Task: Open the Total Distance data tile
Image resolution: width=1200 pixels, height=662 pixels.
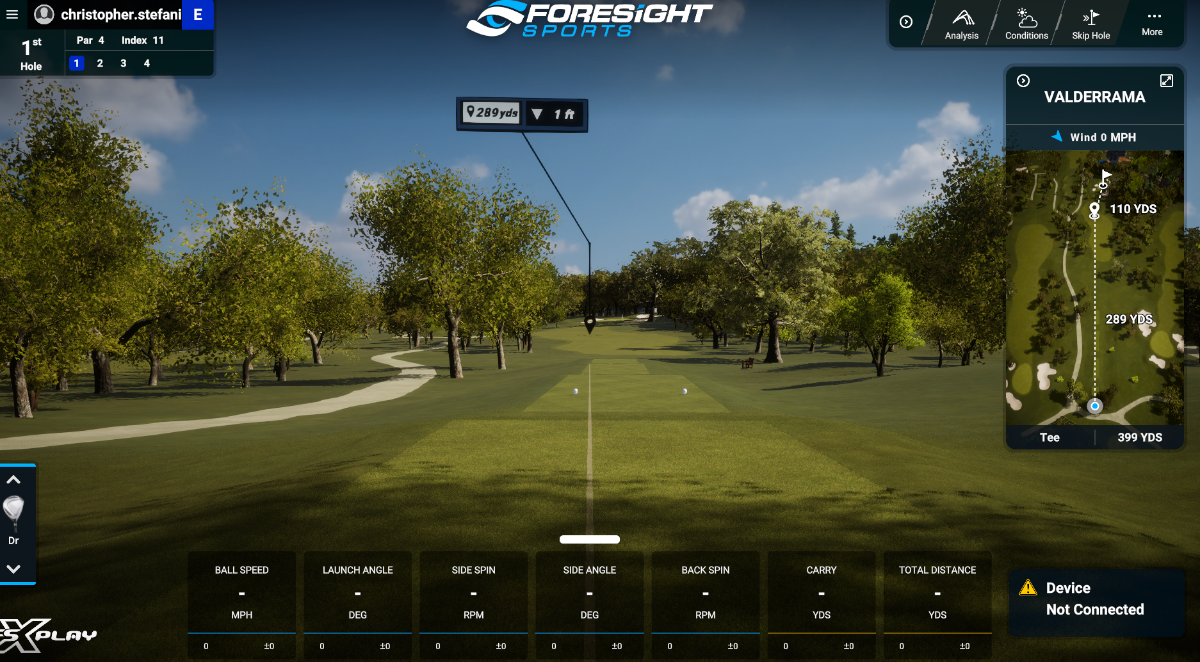Action: [x=937, y=603]
